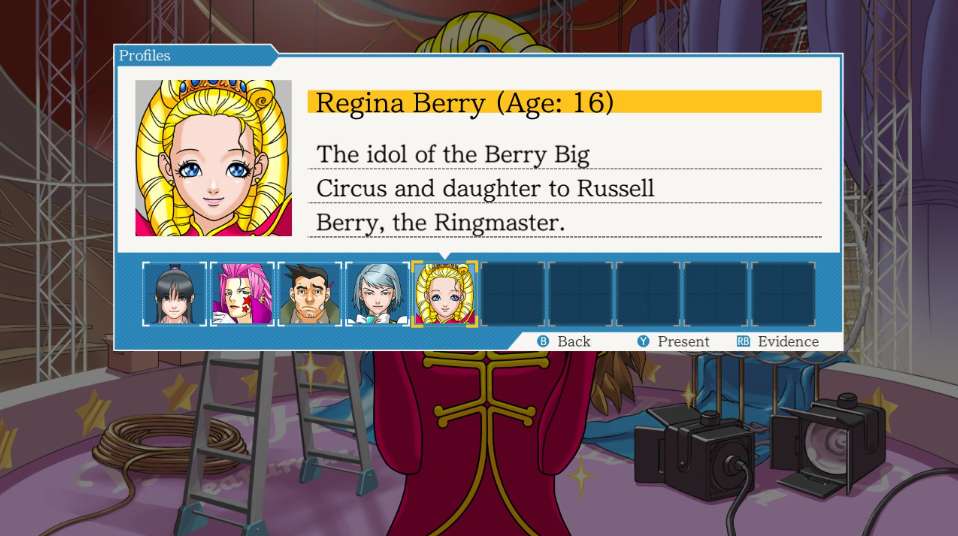Switch to the Evidence list
This screenshot has width=958, height=536.
[x=778, y=341]
